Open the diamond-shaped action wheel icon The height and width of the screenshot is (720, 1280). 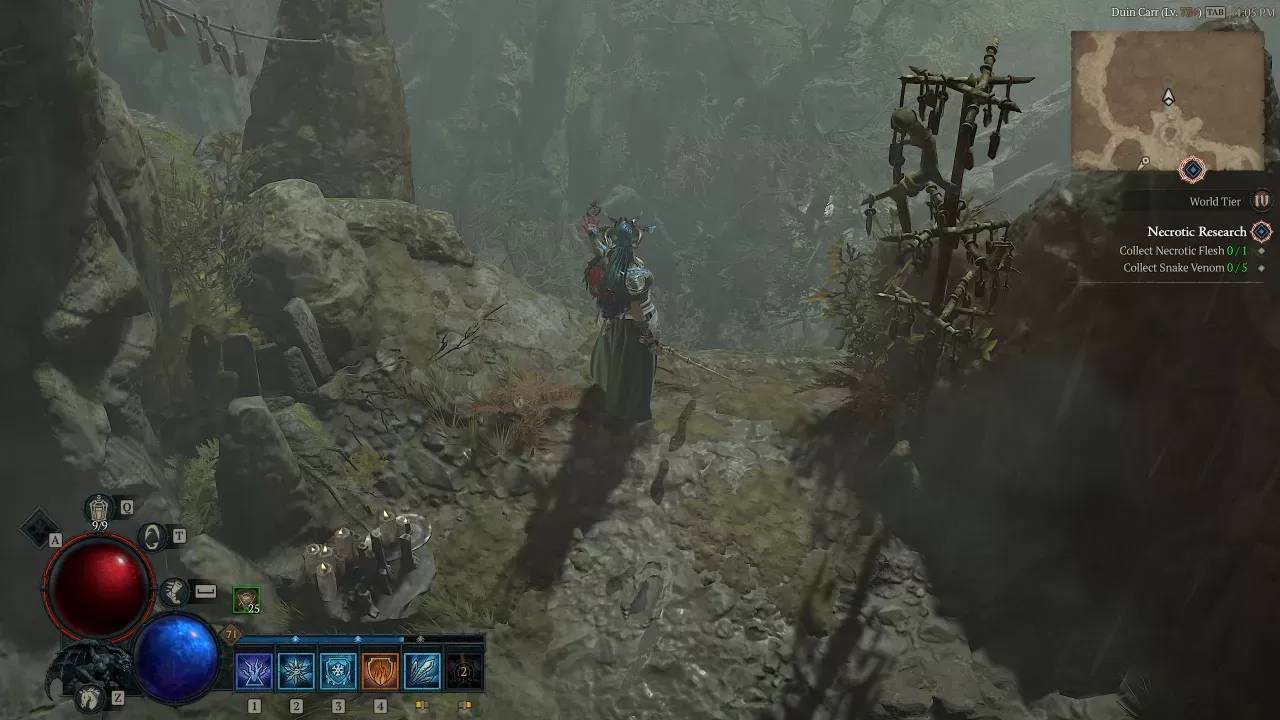pos(40,527)
